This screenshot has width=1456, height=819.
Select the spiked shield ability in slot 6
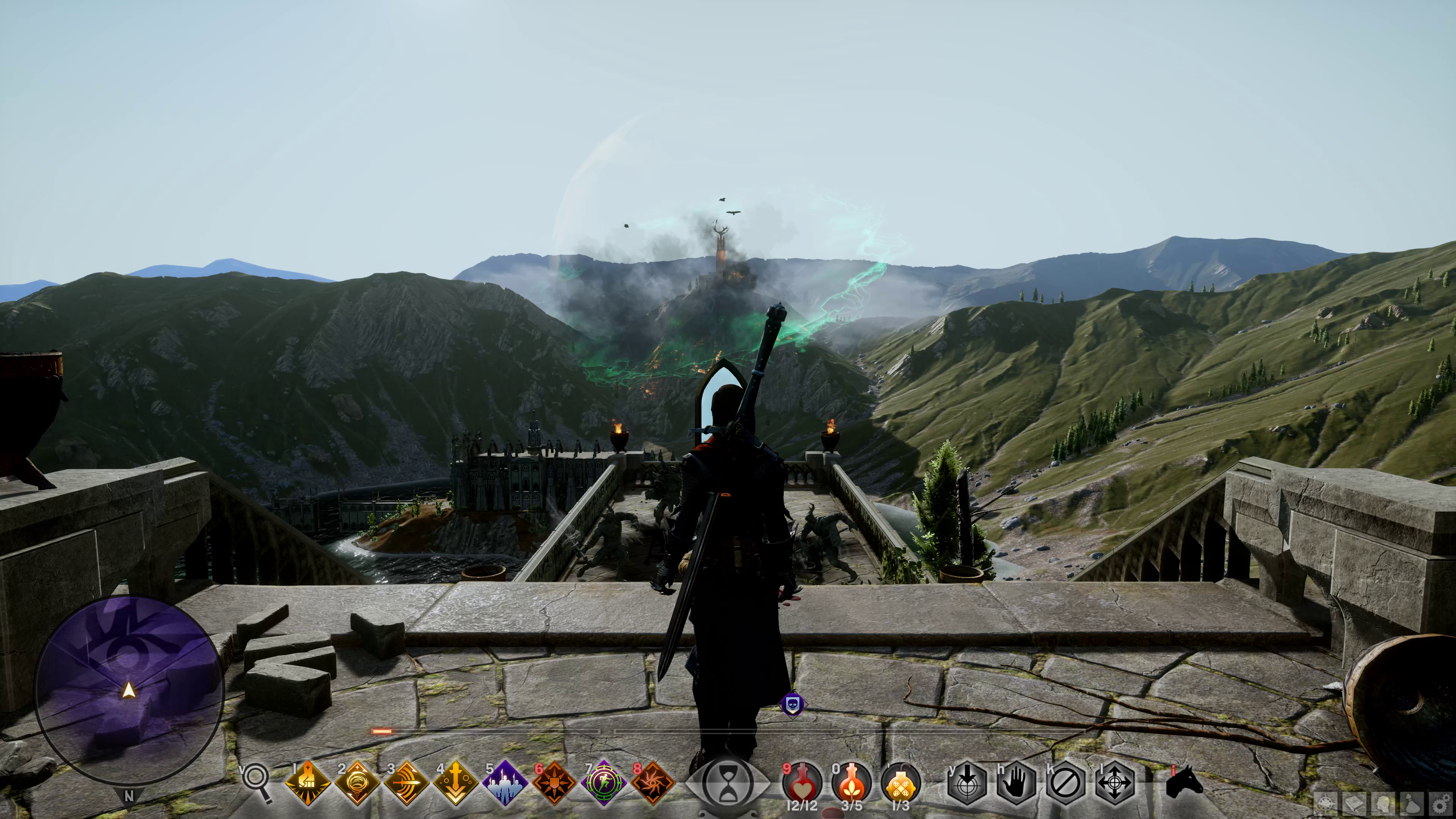tap(554, 783)
